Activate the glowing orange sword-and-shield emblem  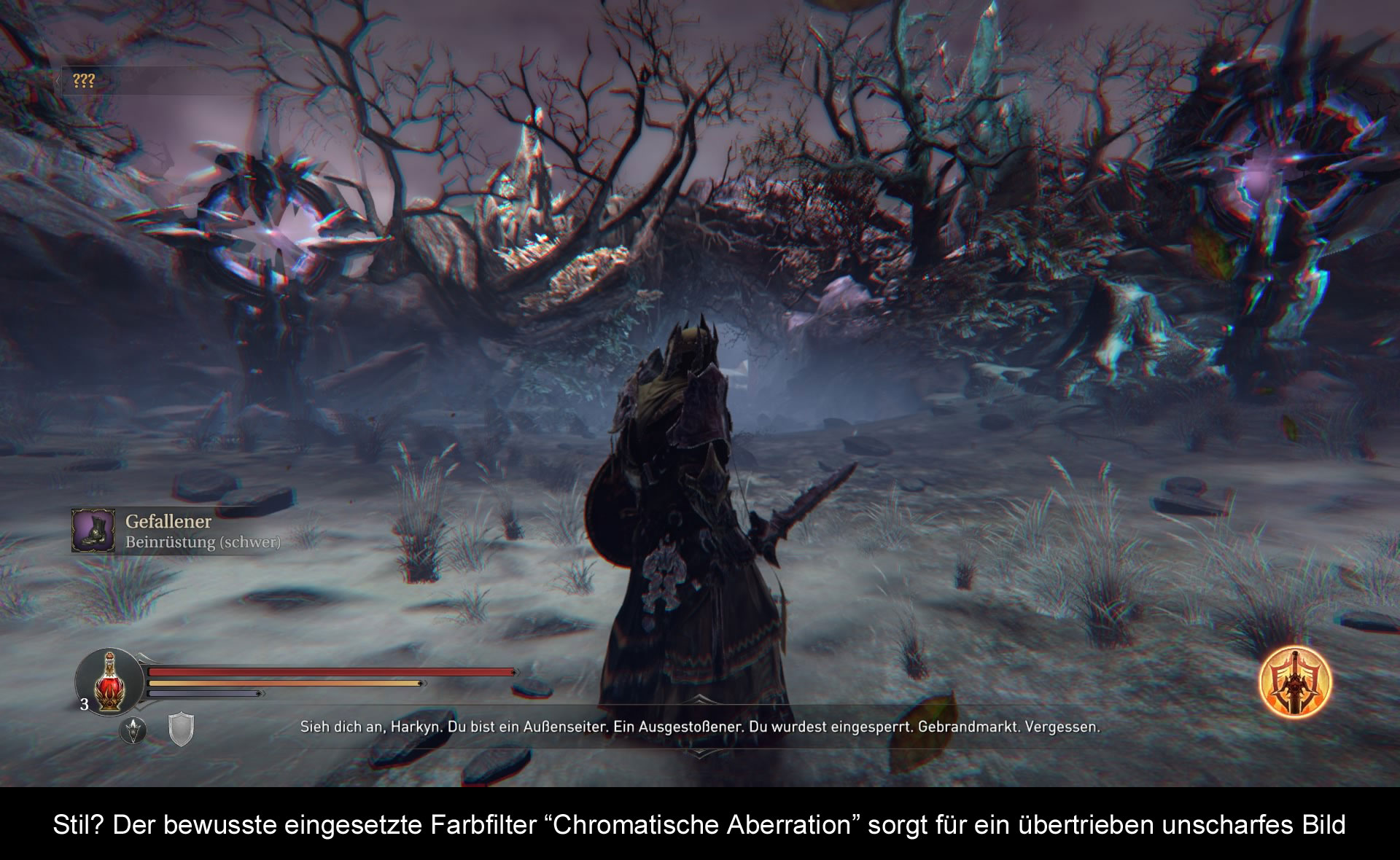1296,683
